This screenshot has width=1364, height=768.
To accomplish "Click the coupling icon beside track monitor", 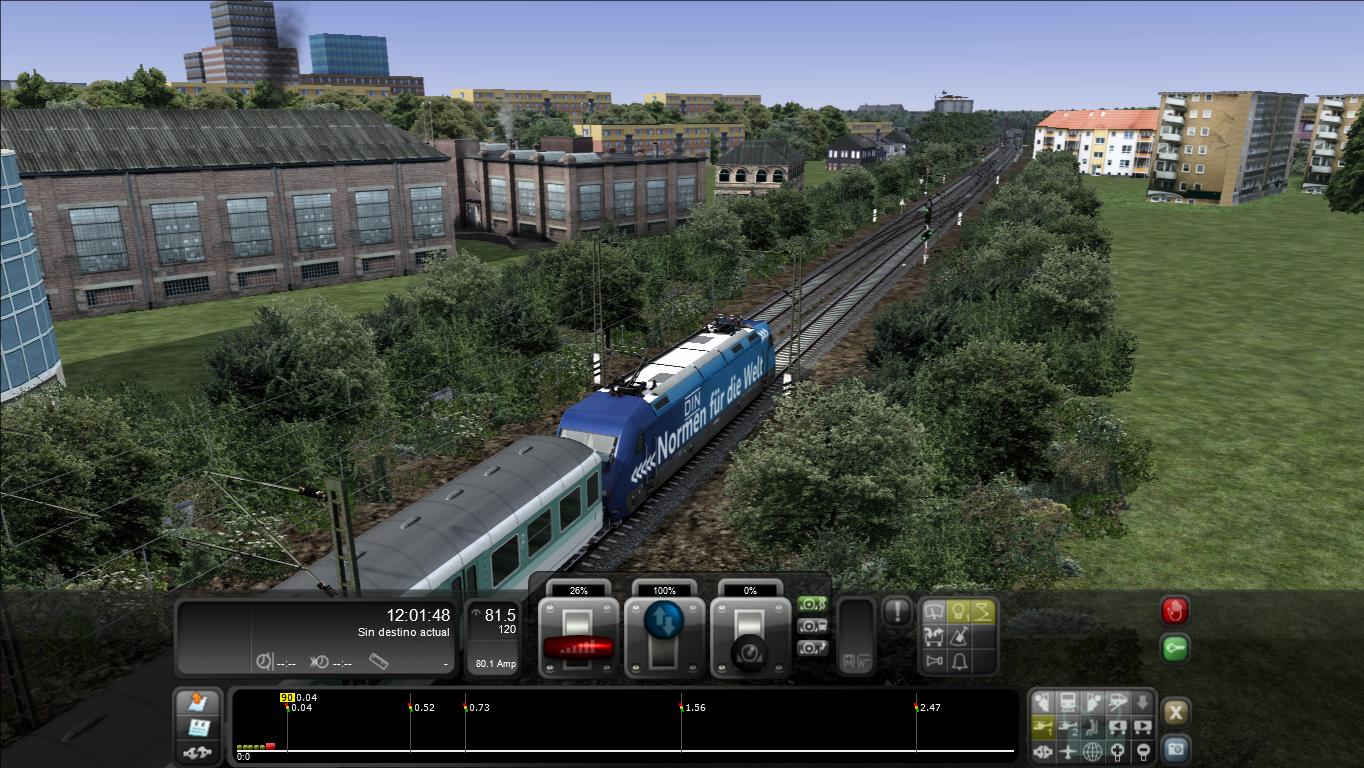I will pyautogui.click(x=198, y=751).
